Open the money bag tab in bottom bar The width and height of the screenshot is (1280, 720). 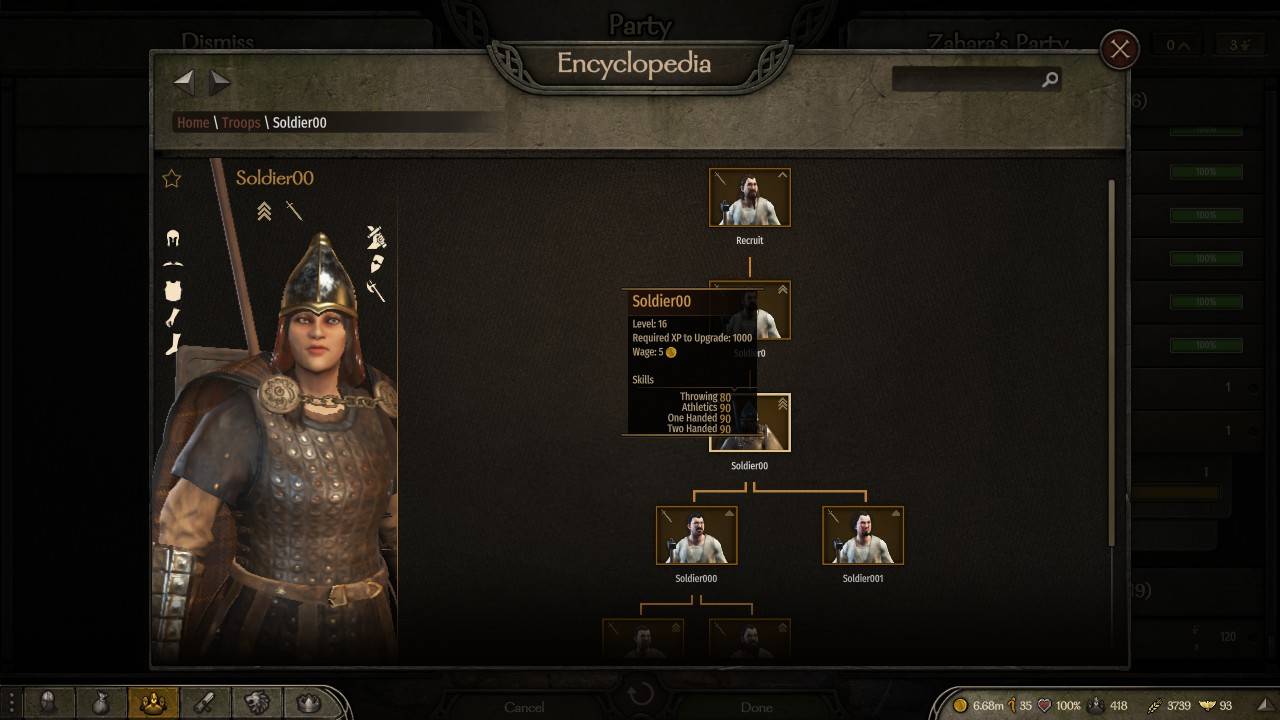pyautogui.click(x=101, y=703)
